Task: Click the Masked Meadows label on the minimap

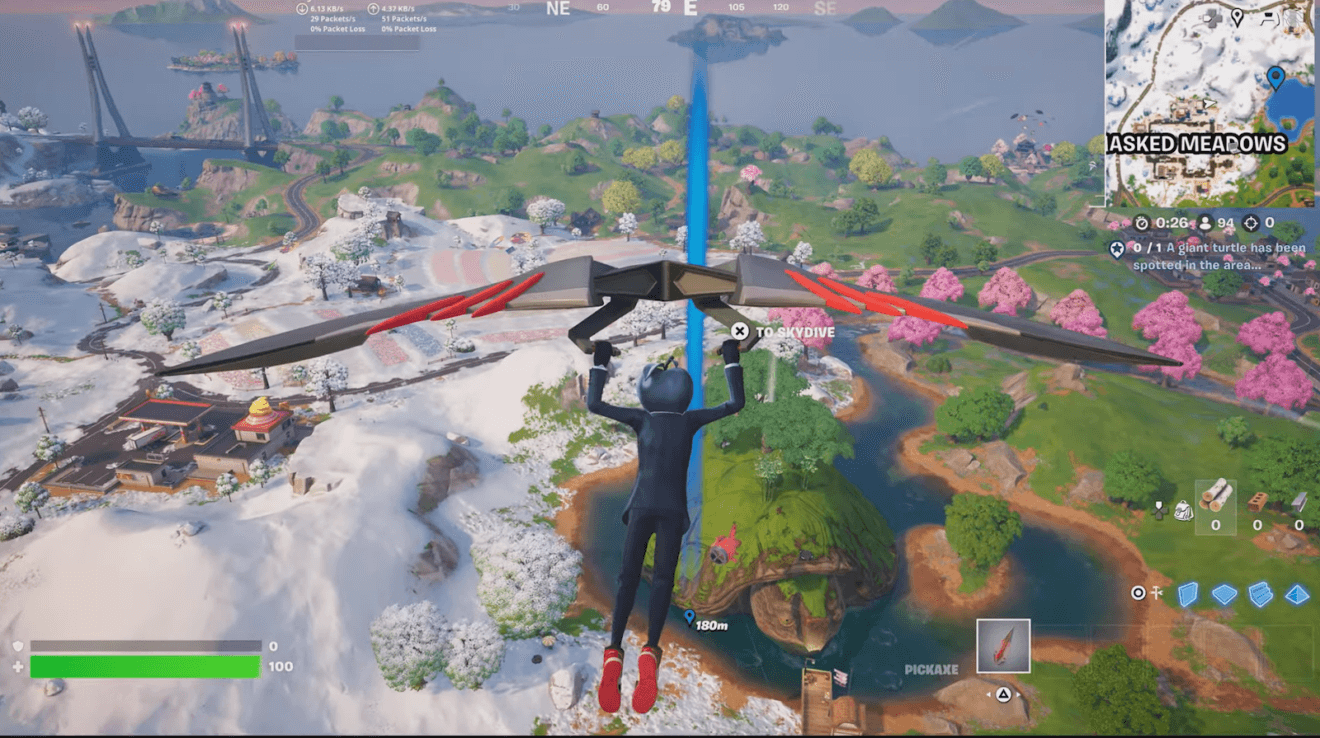Action: 1196,144
